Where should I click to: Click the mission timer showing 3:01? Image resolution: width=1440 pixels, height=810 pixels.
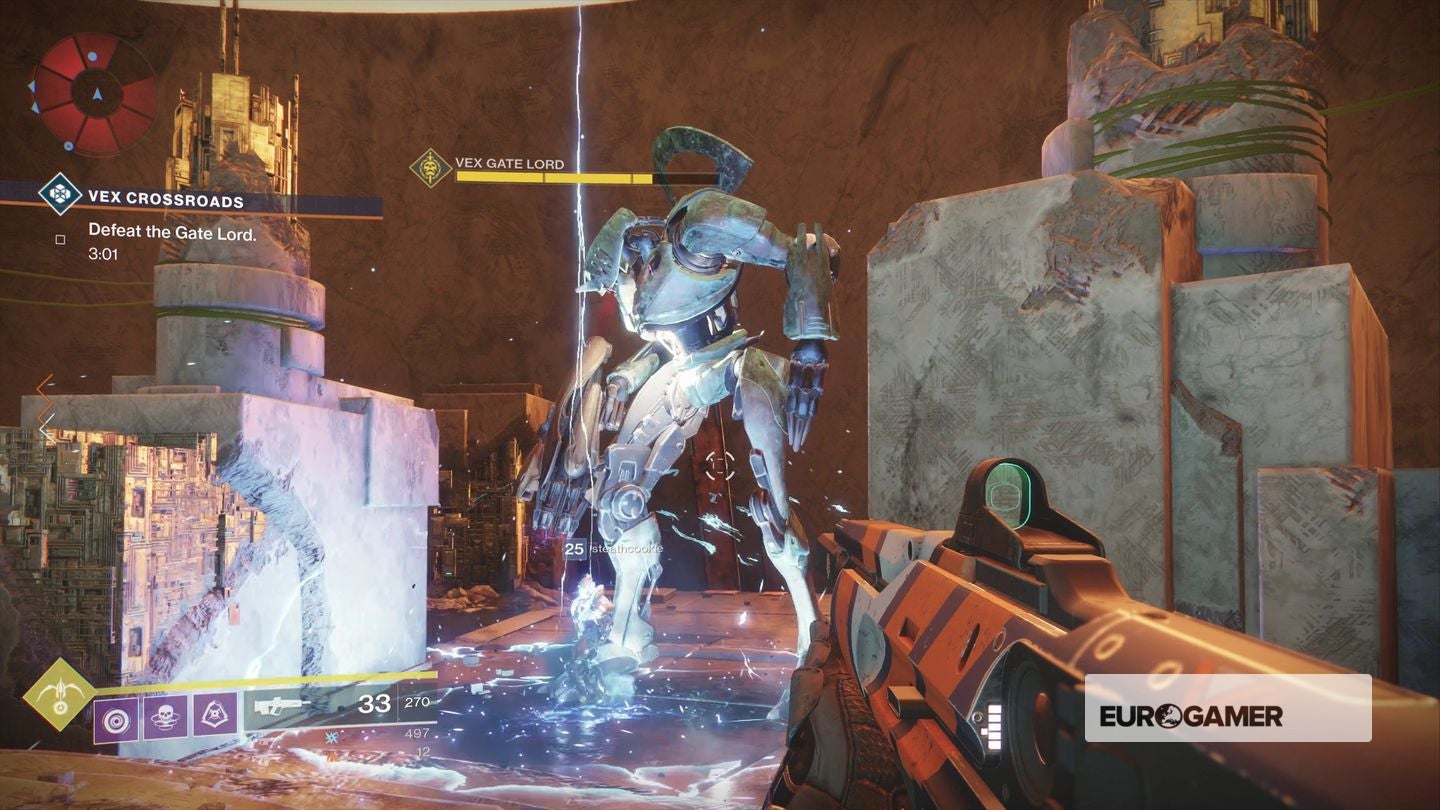pos(104,254)
